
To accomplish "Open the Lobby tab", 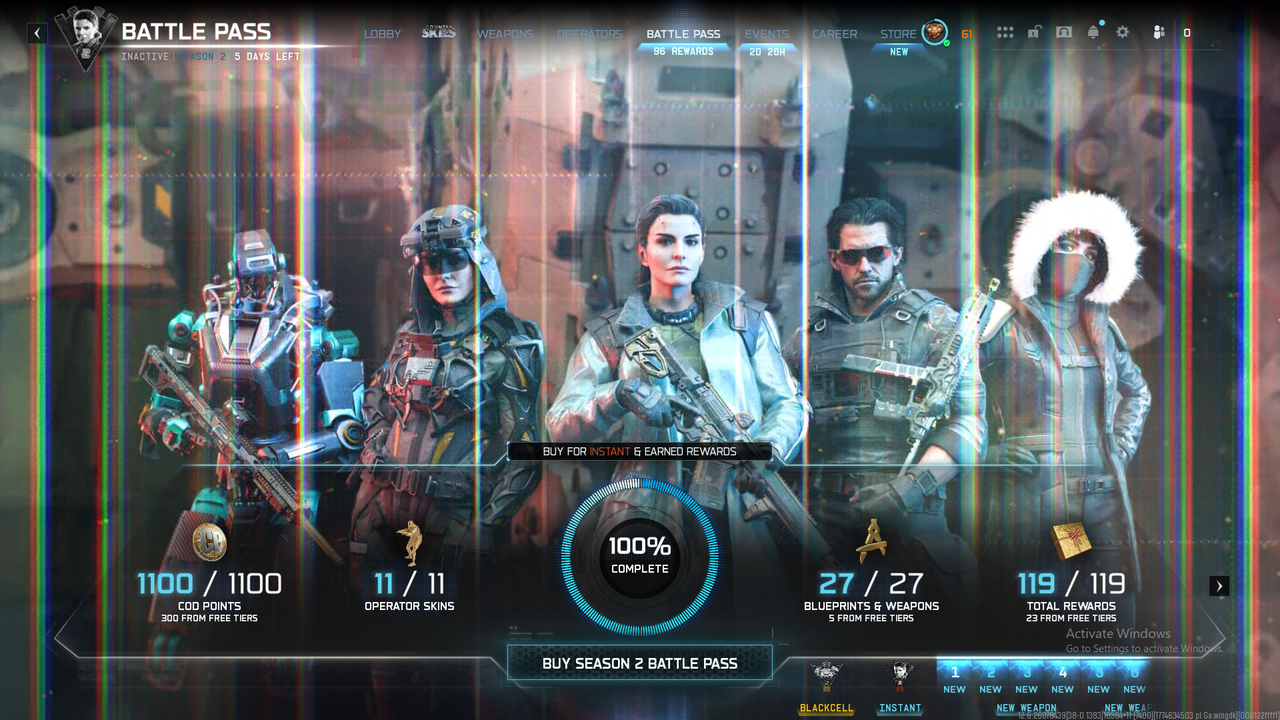I will coord(382,34).
